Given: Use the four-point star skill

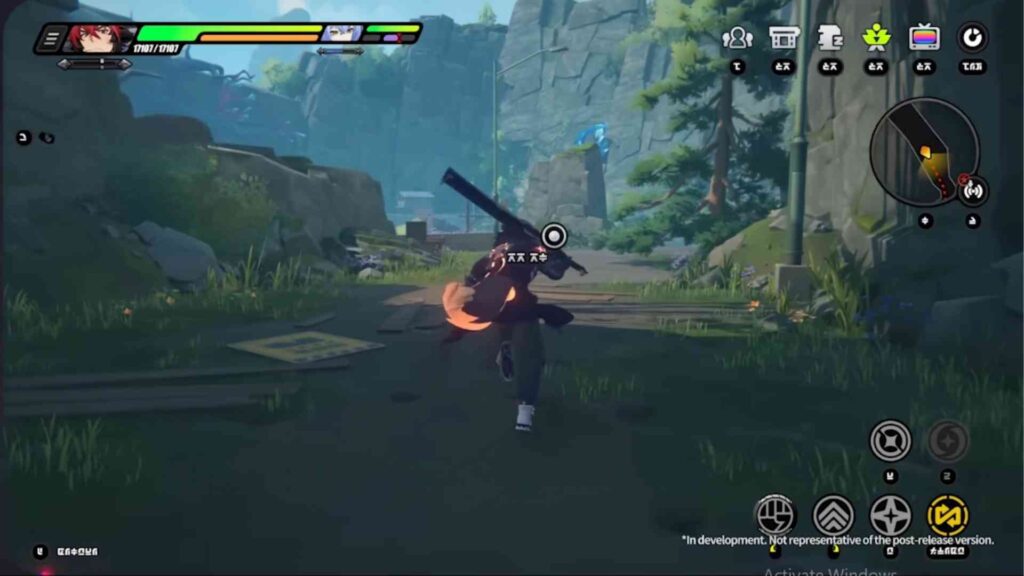Looking at the screenshot, I should (890, 515).
